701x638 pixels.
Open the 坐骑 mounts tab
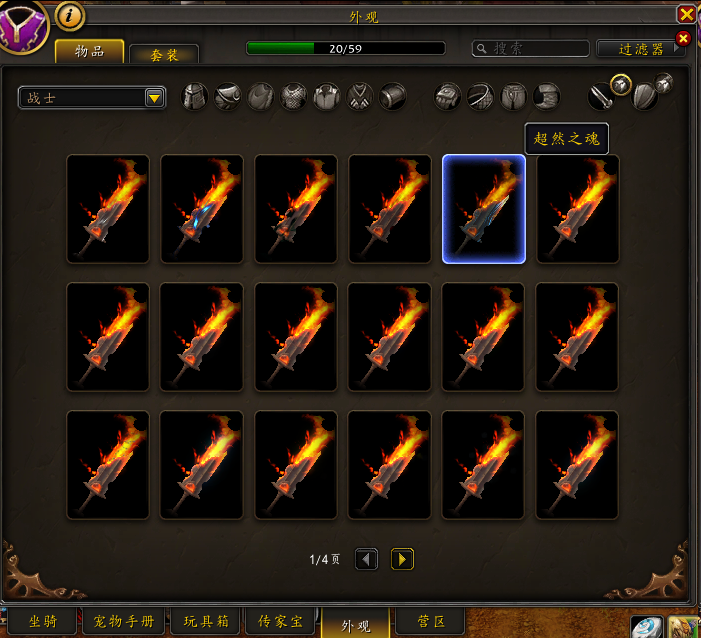[x=42, y=621]
